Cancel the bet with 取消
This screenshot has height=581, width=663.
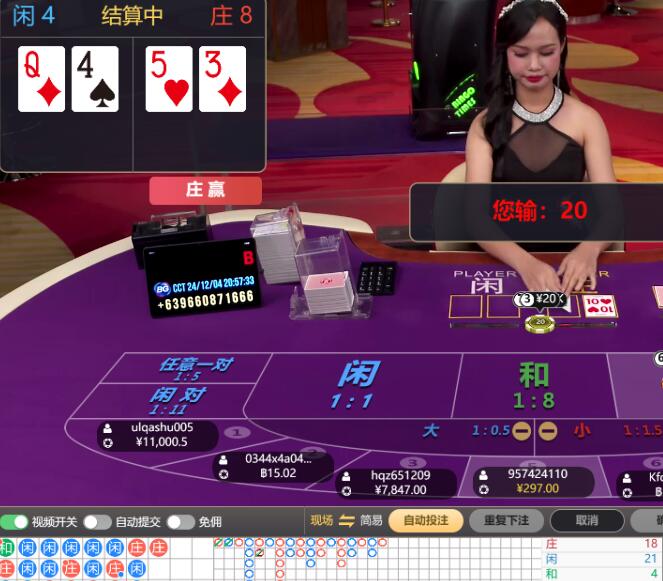tap(587, 520)
